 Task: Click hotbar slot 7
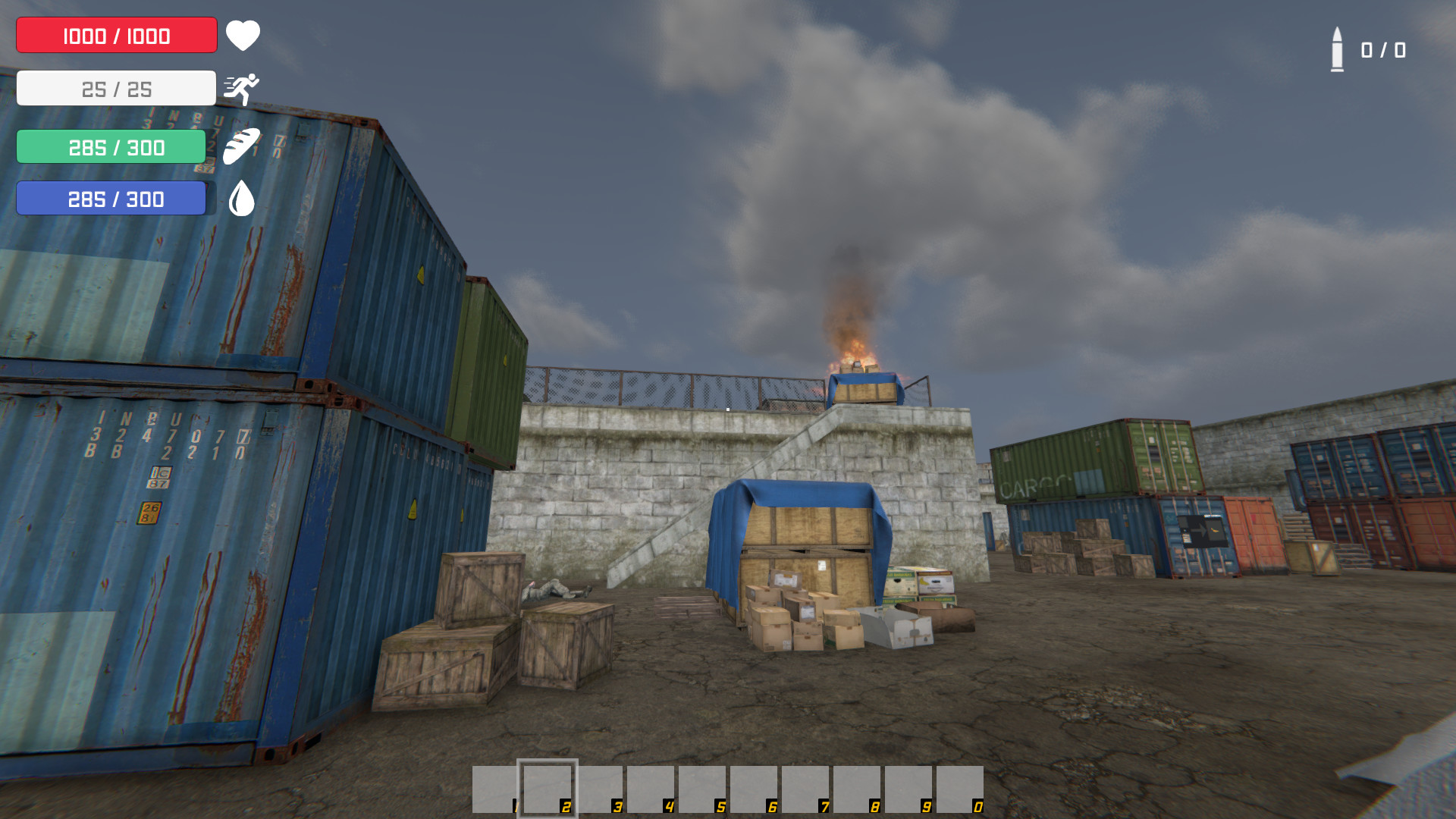(x=805, y=792)
